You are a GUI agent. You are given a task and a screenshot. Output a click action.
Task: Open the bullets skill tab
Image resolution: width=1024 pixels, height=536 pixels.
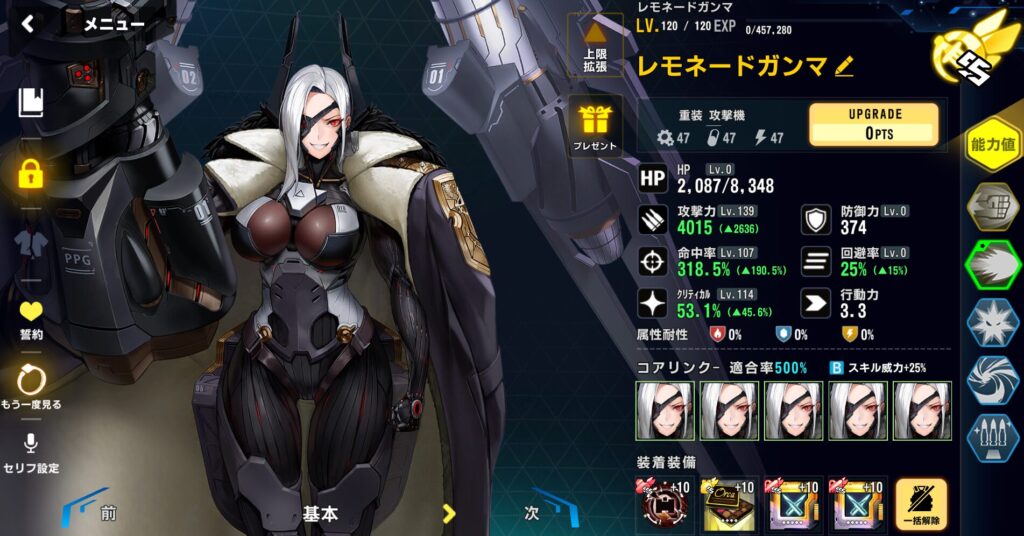[x=992, y=437]
